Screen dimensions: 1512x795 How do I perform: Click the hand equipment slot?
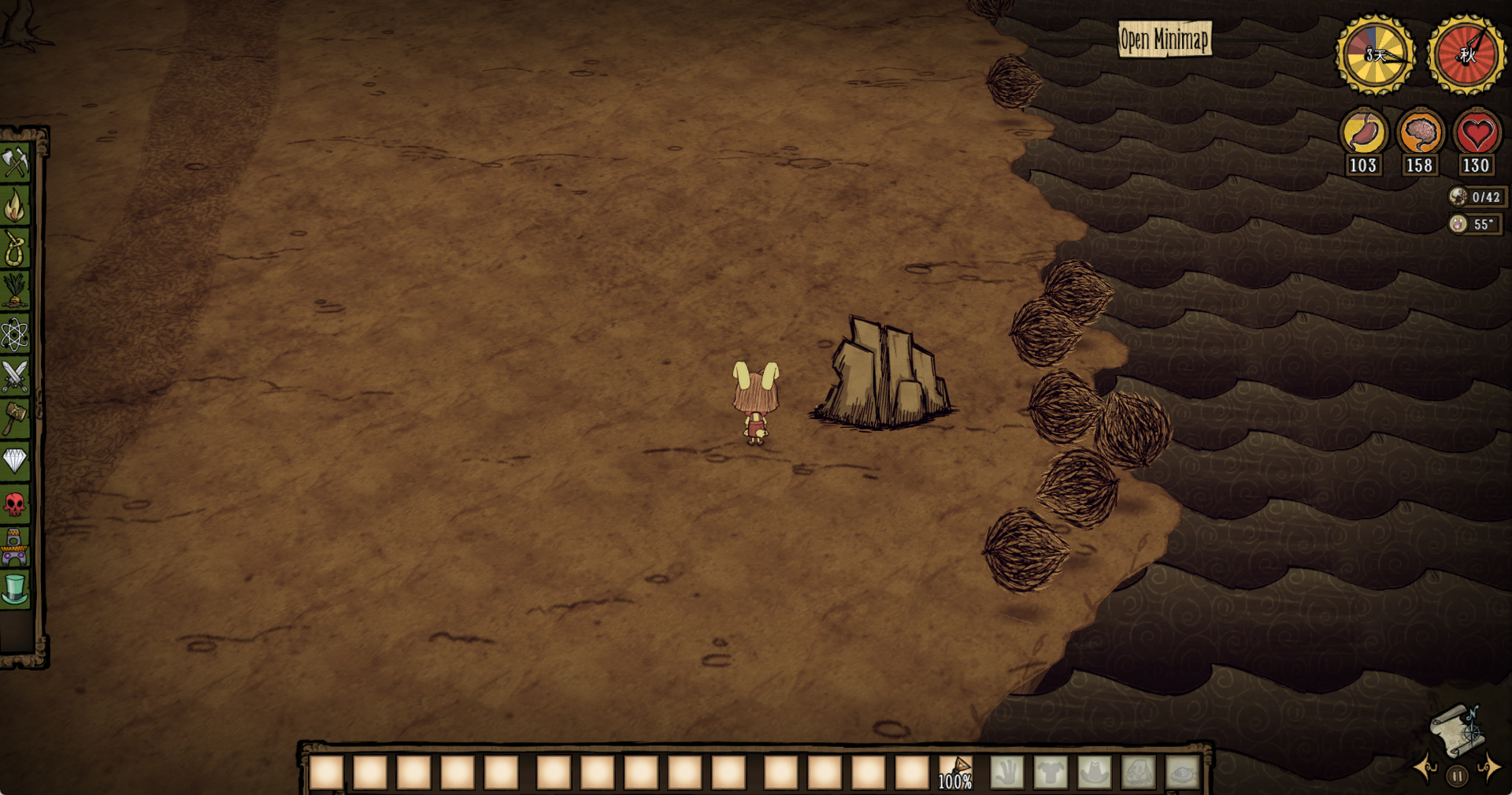(1006, 772)
